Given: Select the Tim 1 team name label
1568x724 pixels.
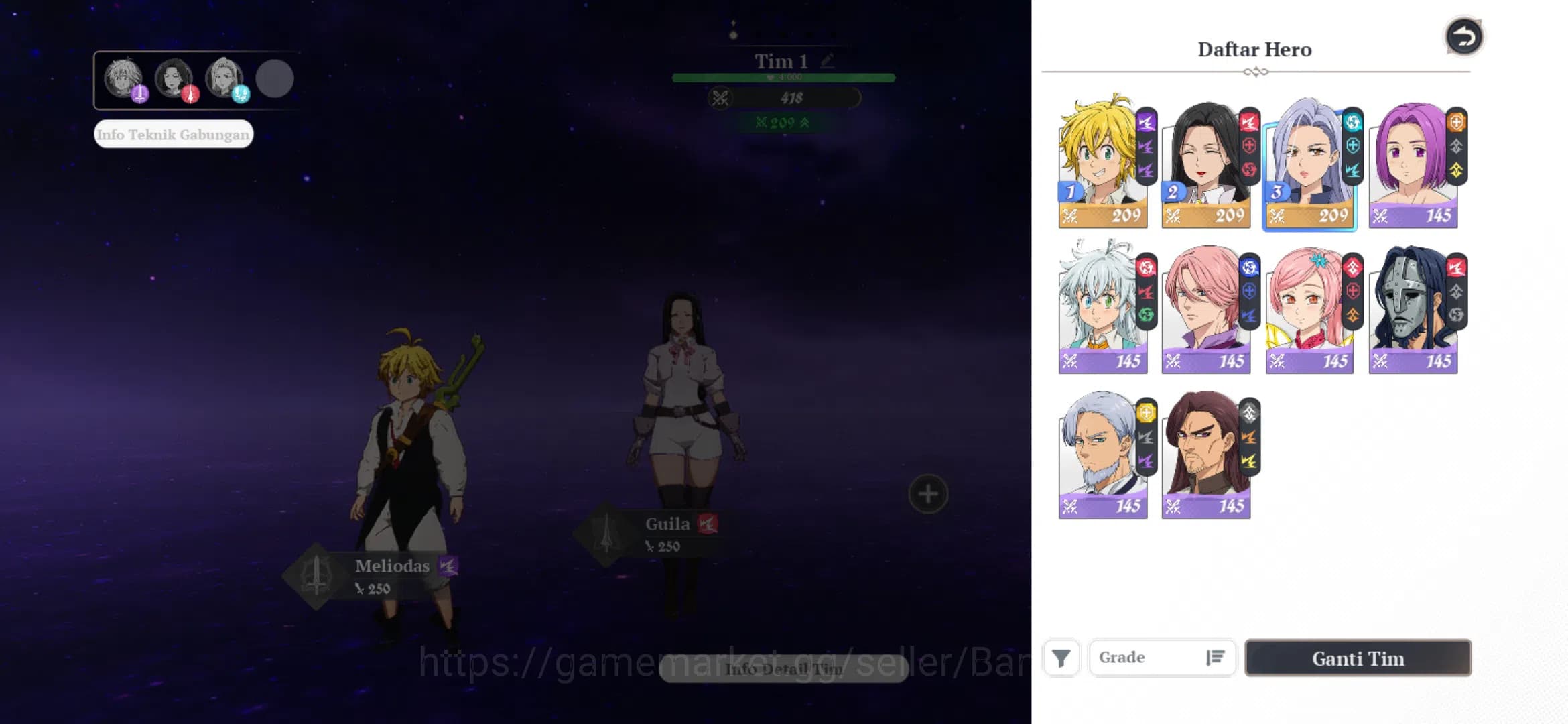Looking at the screenshot, I should tap(779, 60).
